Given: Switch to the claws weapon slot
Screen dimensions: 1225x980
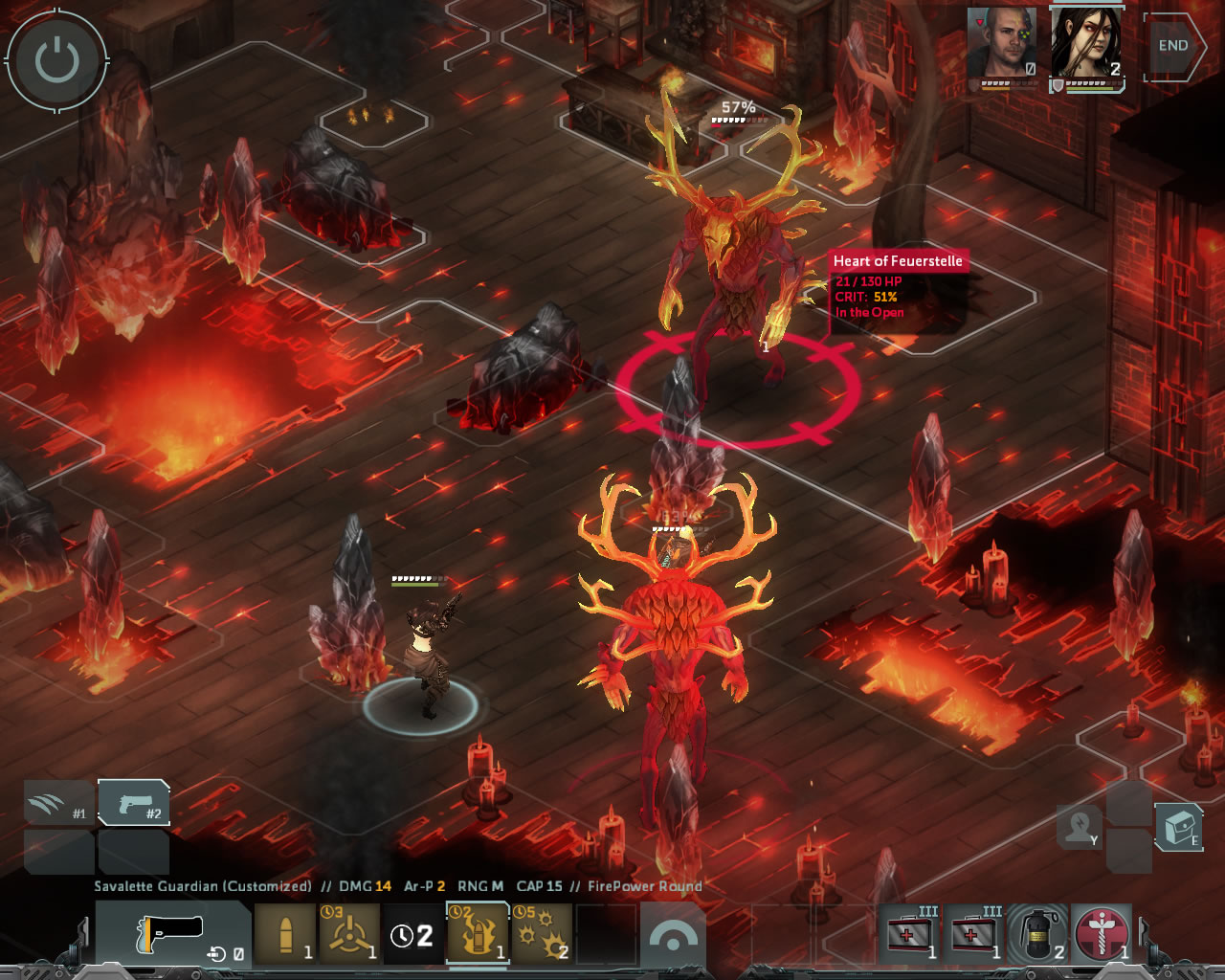Looking at the screenshot, I should [x=59, y=803].
